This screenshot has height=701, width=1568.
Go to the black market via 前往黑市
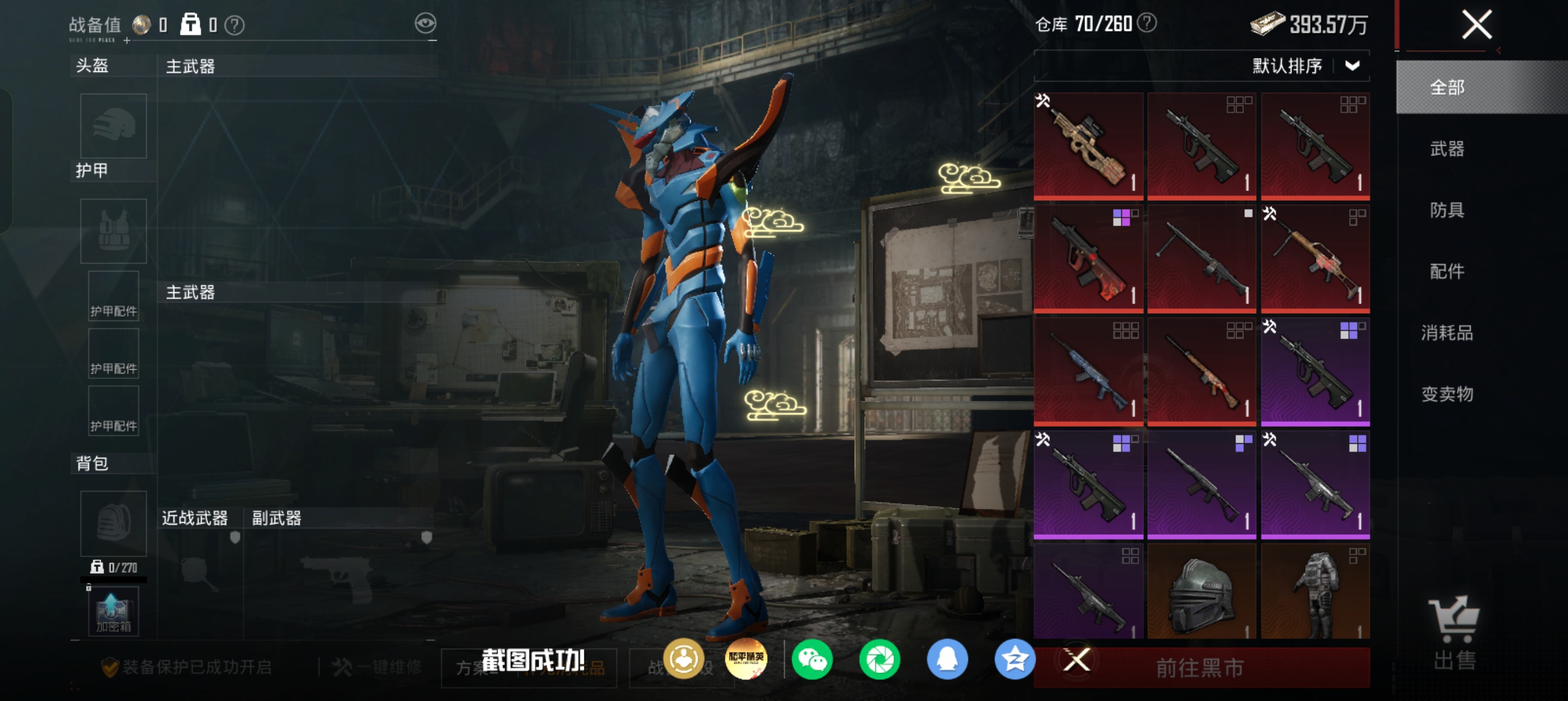pos(1199,668)
